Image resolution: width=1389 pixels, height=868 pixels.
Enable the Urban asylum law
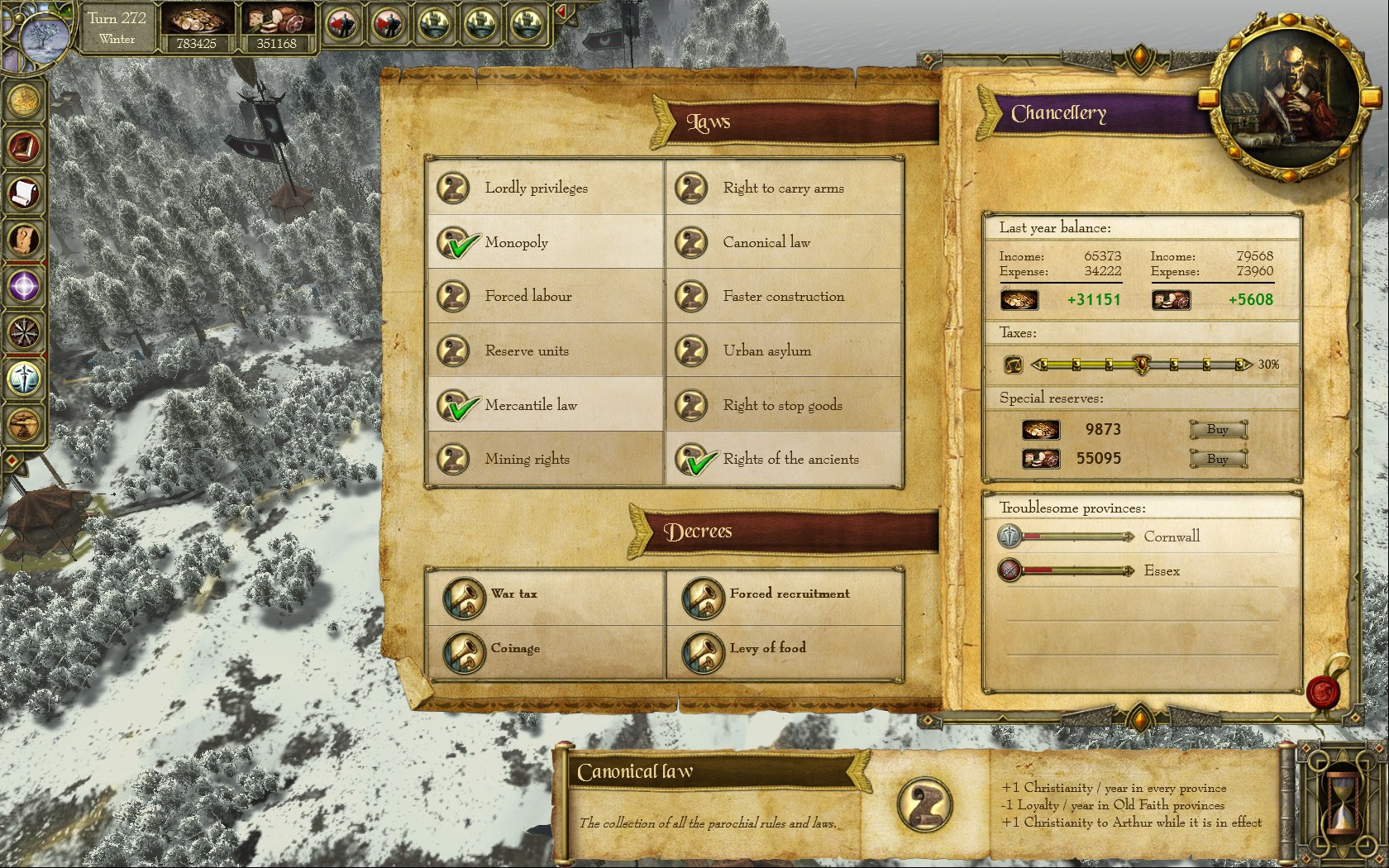692,351
